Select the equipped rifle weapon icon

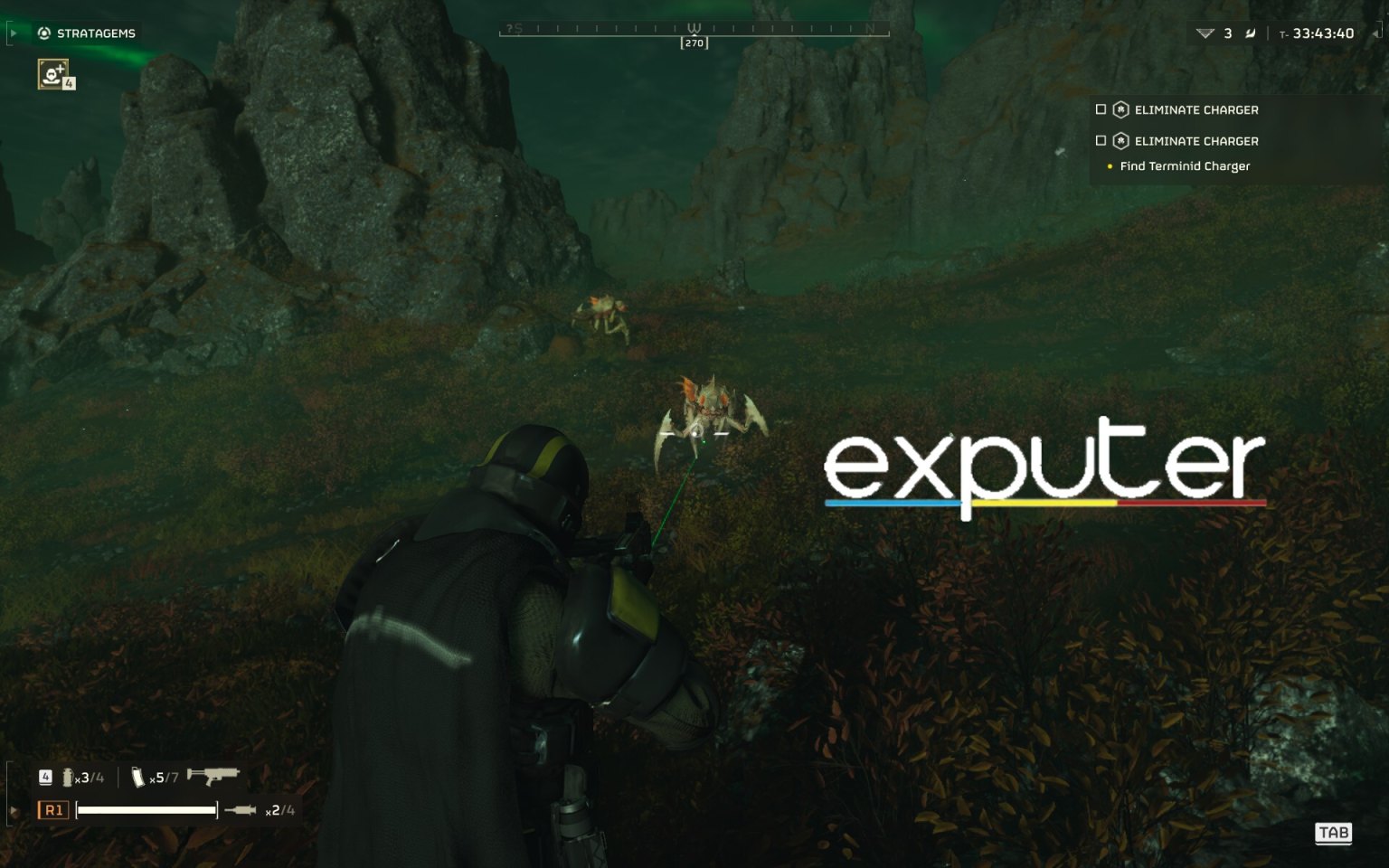pyautogui.click(x=214, y=775)
